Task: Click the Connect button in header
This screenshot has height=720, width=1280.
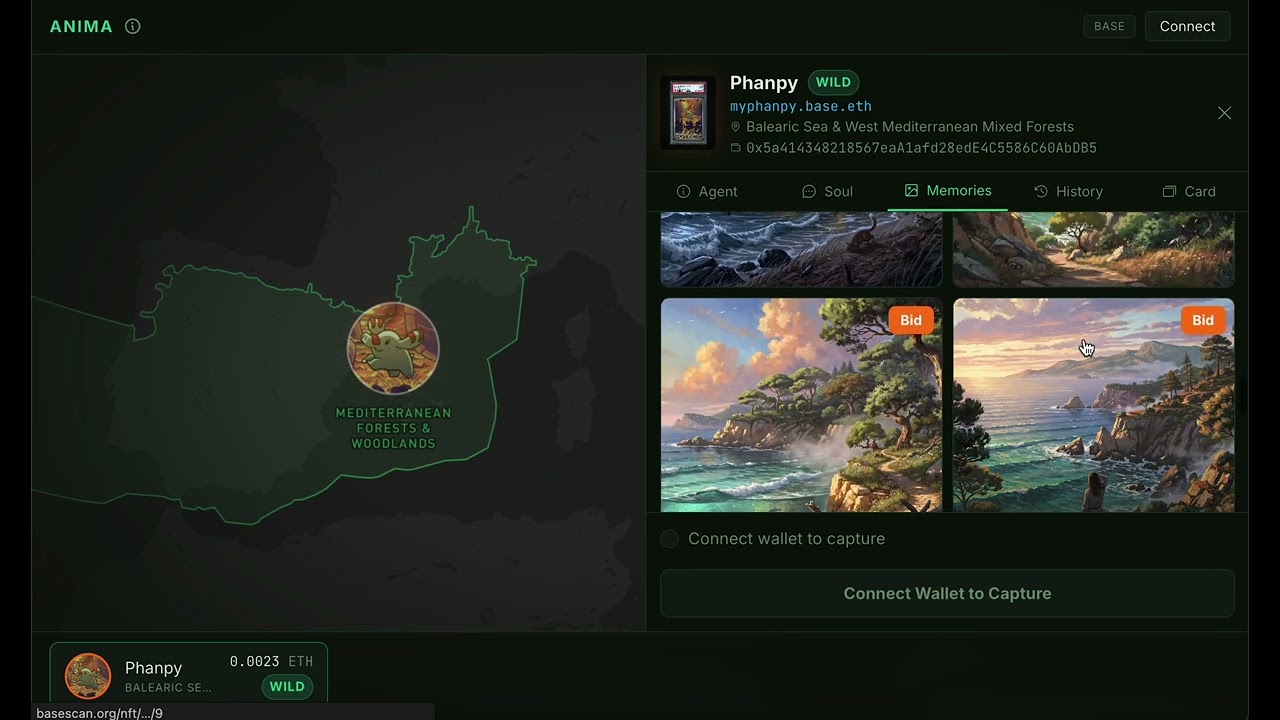Action: pos(1187,26)
